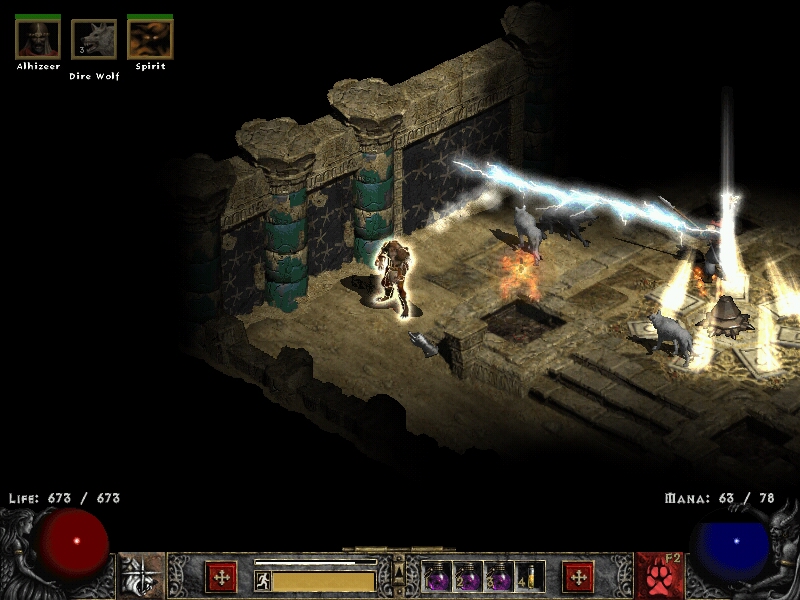Use the purple potion in belt slot 2
The image size is (800, 600).
pos(468,577)
